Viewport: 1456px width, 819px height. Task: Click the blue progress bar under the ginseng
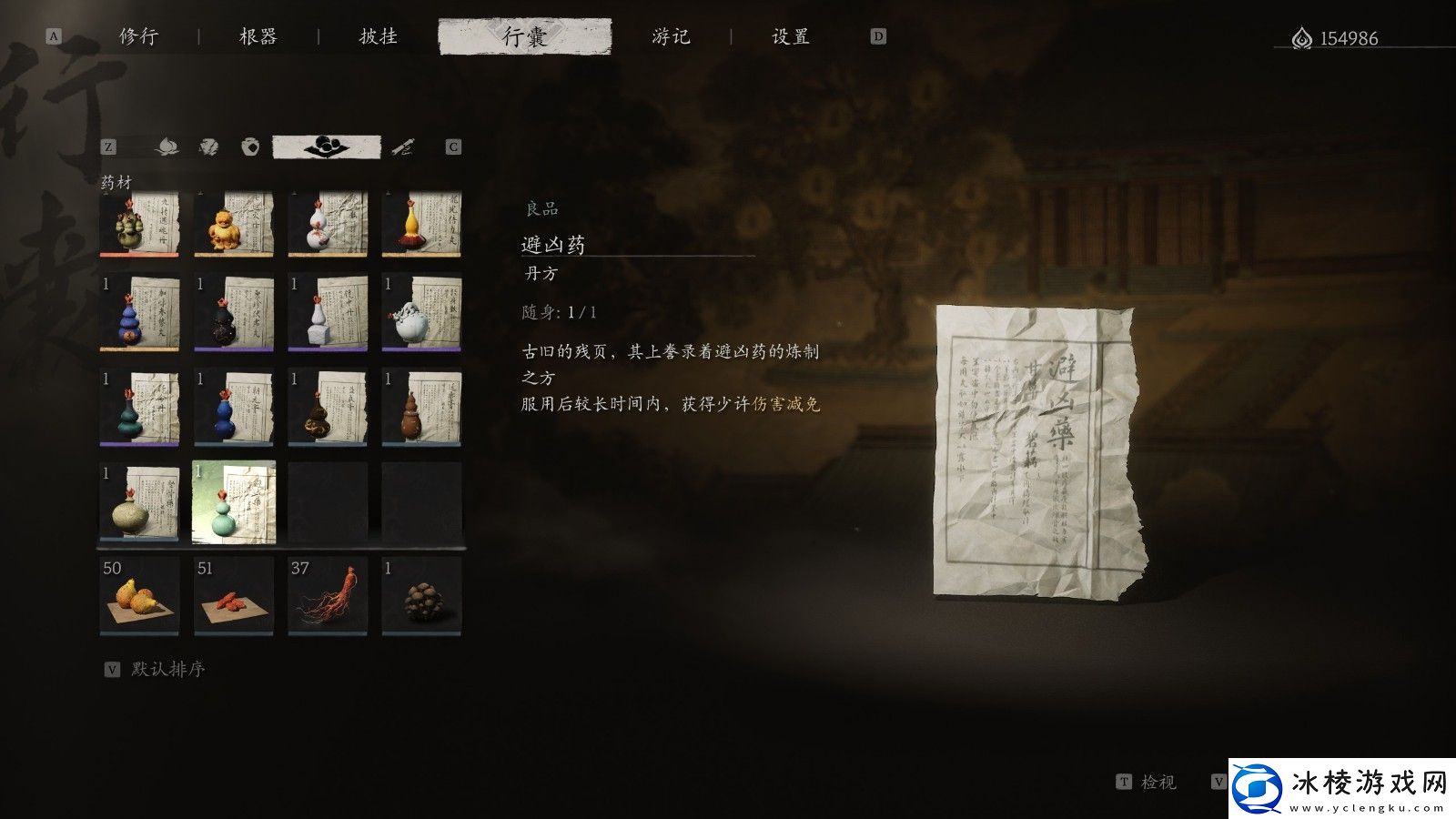[x=326, y=632]
